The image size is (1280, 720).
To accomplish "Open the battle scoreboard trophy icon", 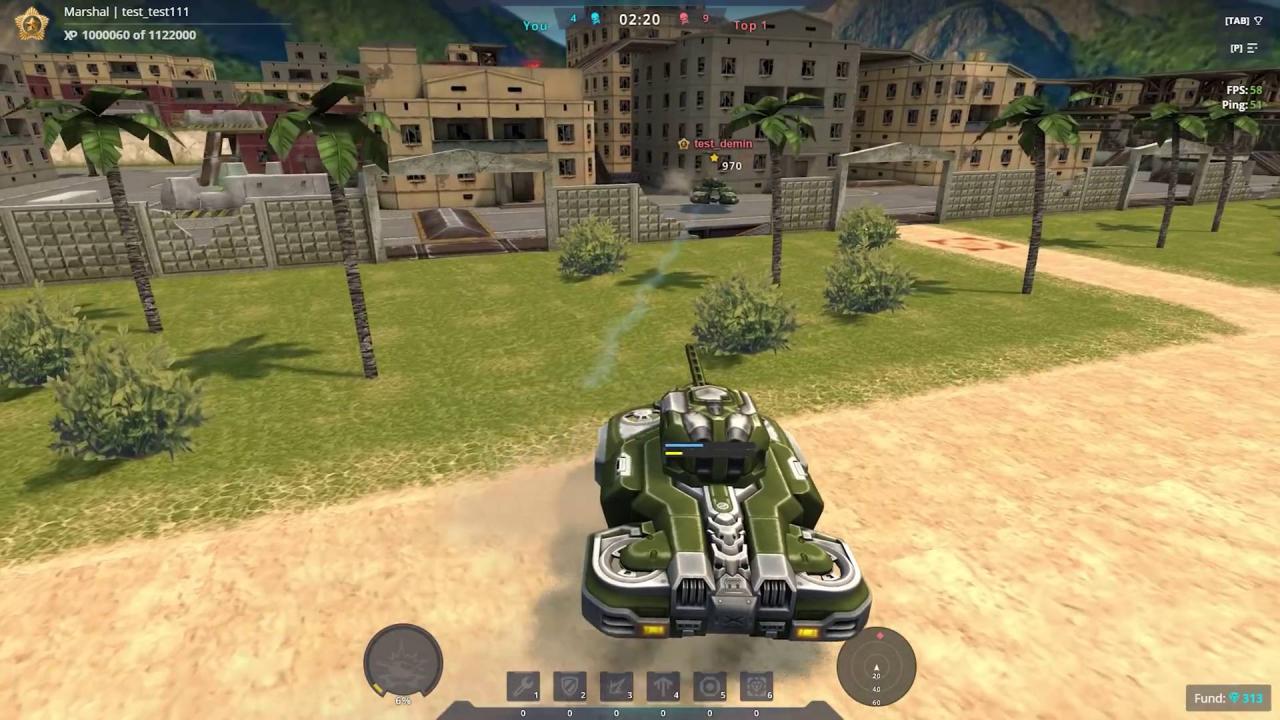I will point(1256,20).
